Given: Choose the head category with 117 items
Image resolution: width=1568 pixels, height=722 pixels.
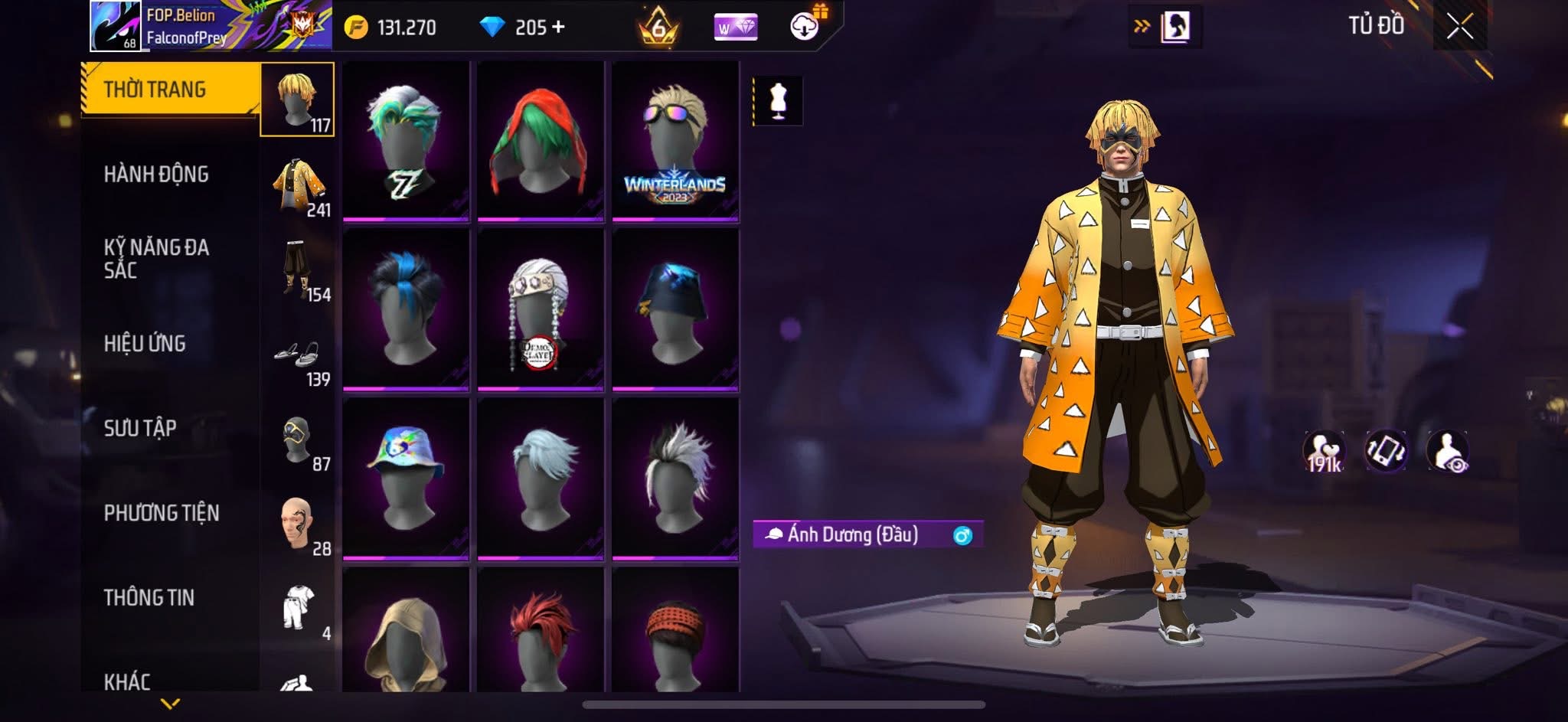Looking at the screenshot, I should click(297, 100).
